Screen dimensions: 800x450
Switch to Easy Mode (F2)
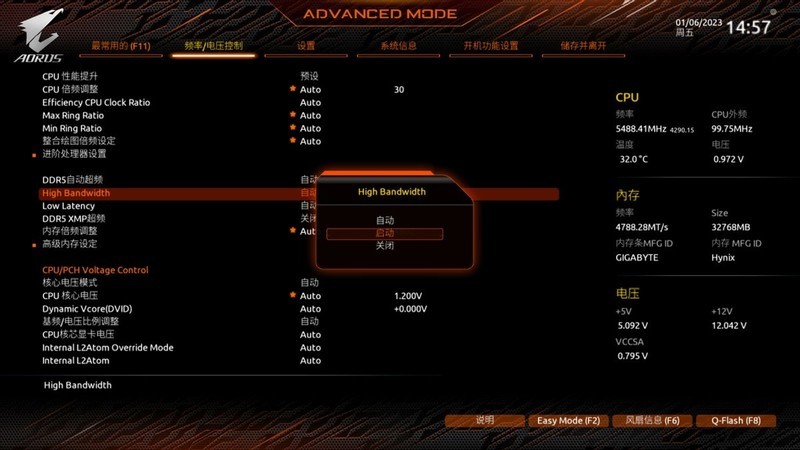pos(568,421)
